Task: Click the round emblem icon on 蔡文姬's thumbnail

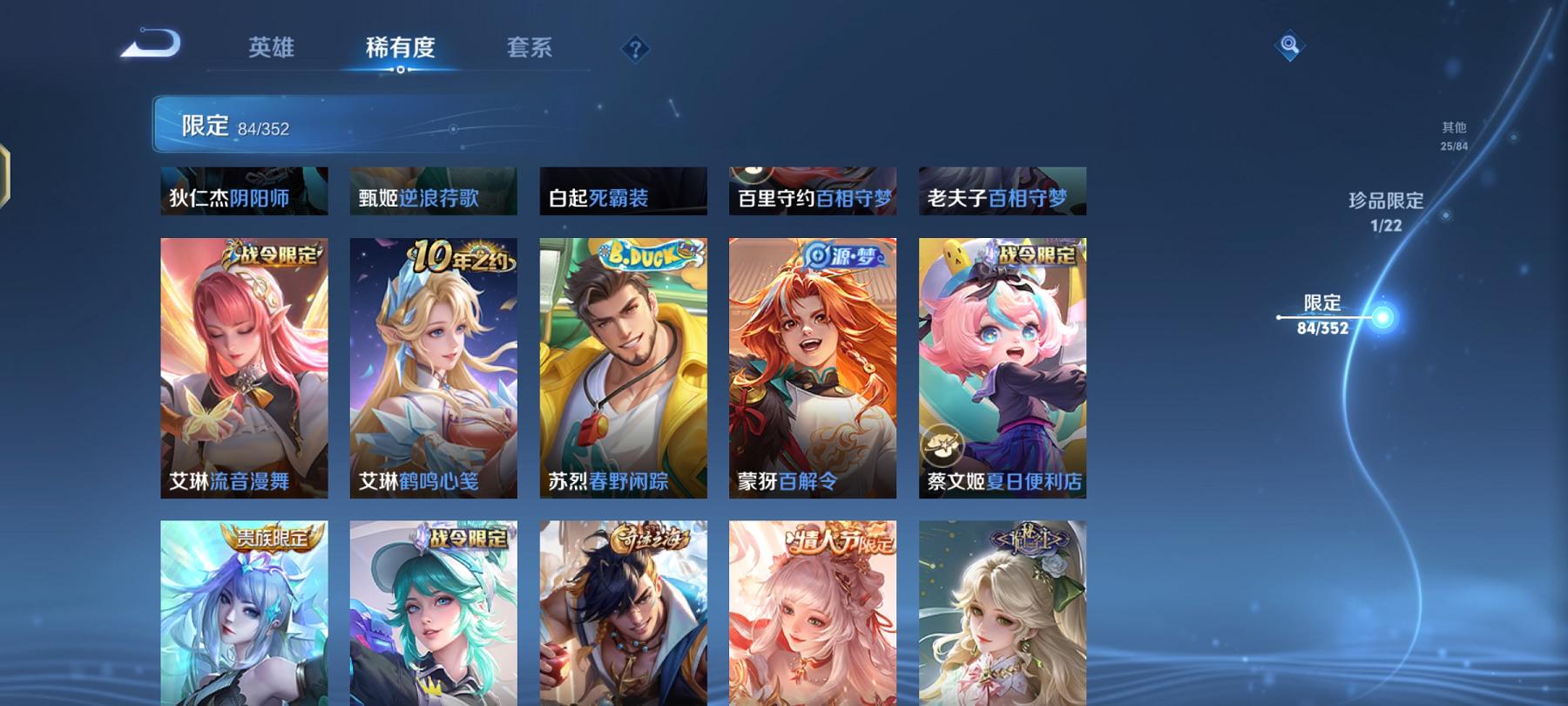Action: (x=943, y=446)
